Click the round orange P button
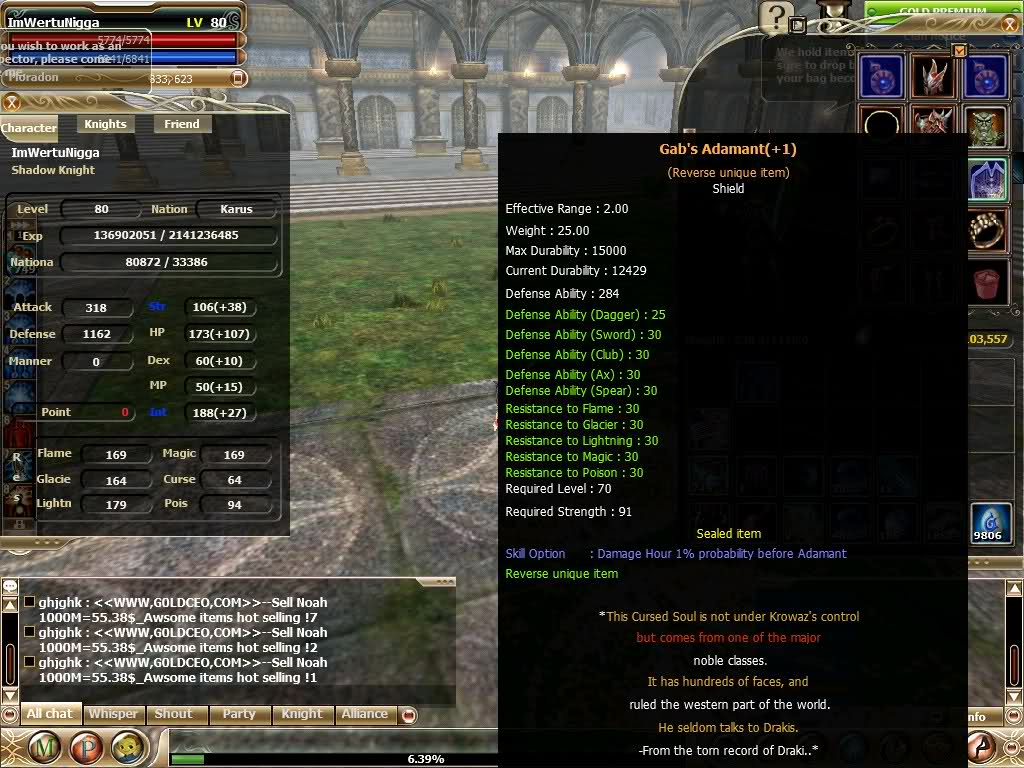Viewport: 1024px width, 768px height. click(87, 747)
